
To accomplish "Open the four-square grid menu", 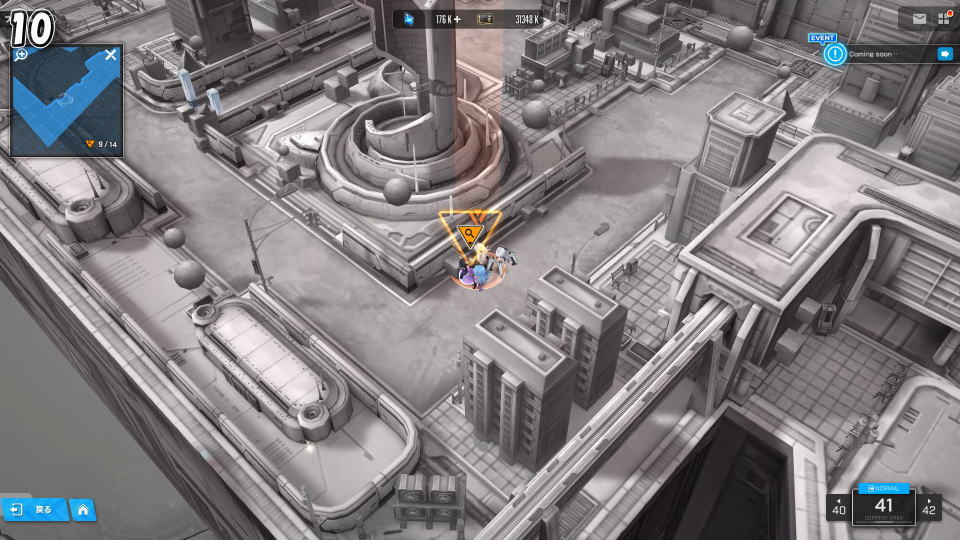I will click(x=944, y=18).
